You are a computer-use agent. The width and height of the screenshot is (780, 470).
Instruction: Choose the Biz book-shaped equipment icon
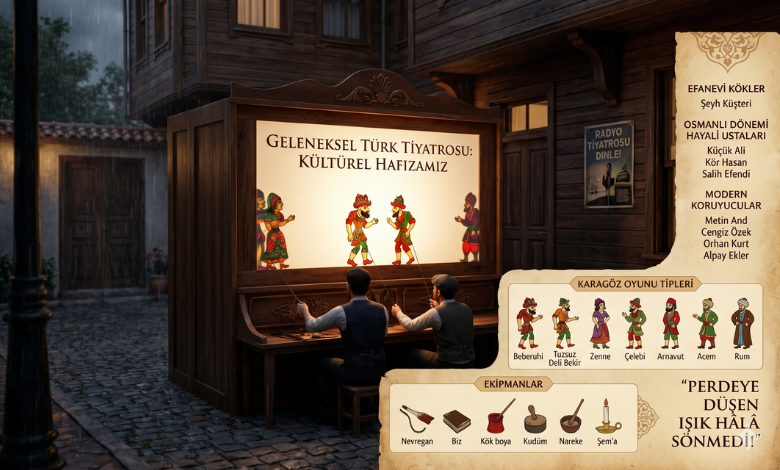[457, 420]
